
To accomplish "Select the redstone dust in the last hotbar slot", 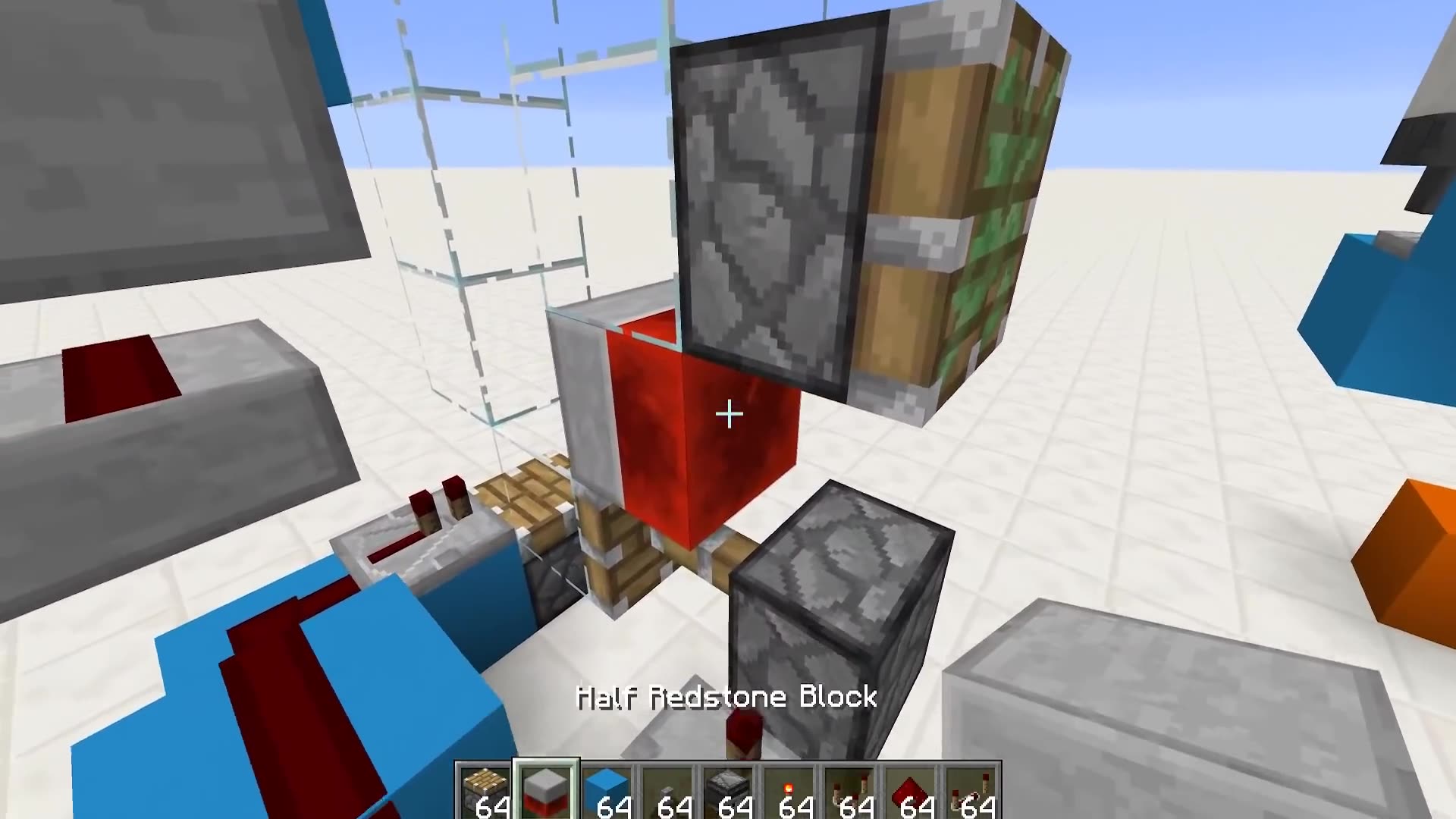I will [x=980, y=790].
